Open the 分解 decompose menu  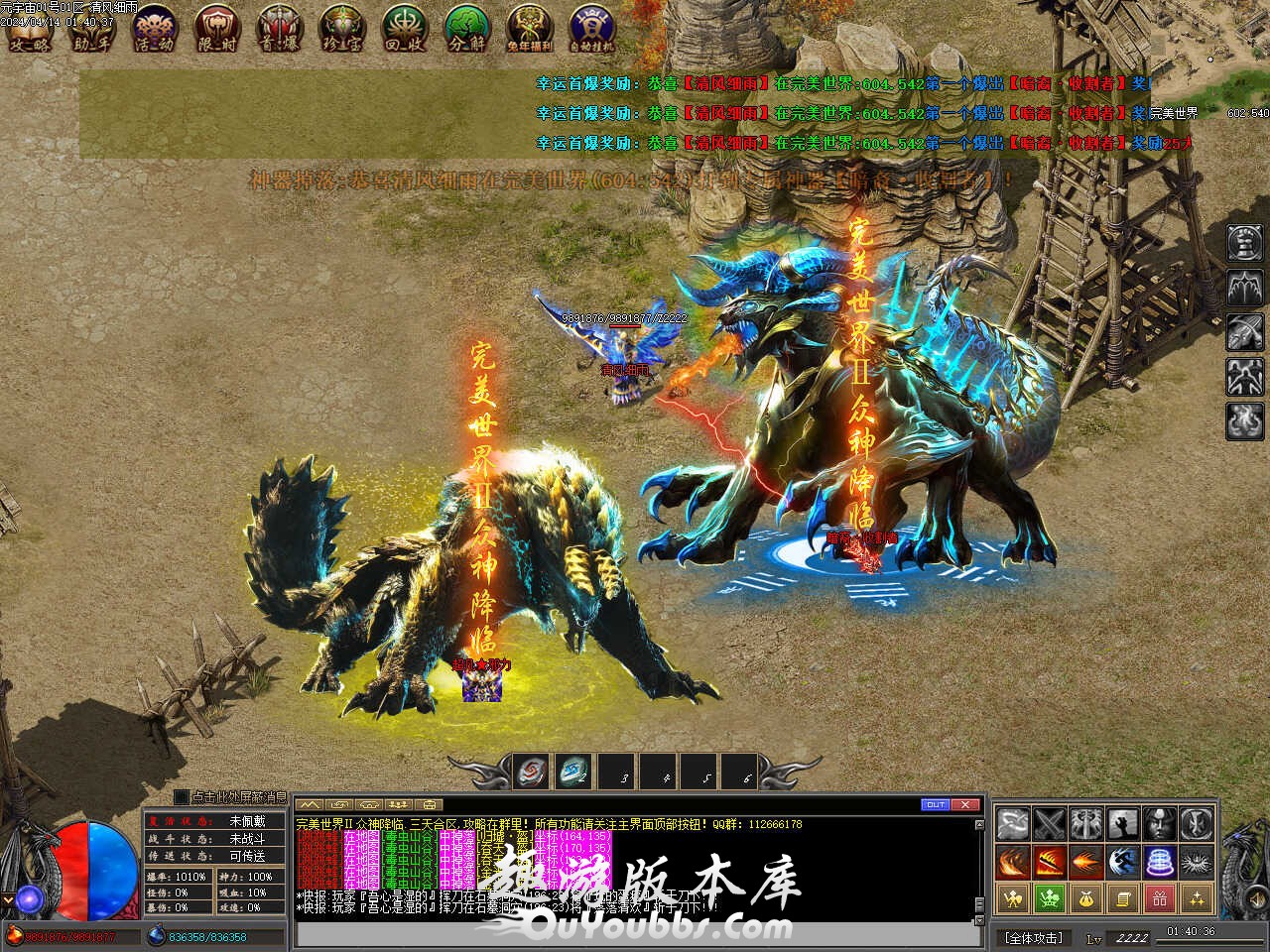click(466, 28)
